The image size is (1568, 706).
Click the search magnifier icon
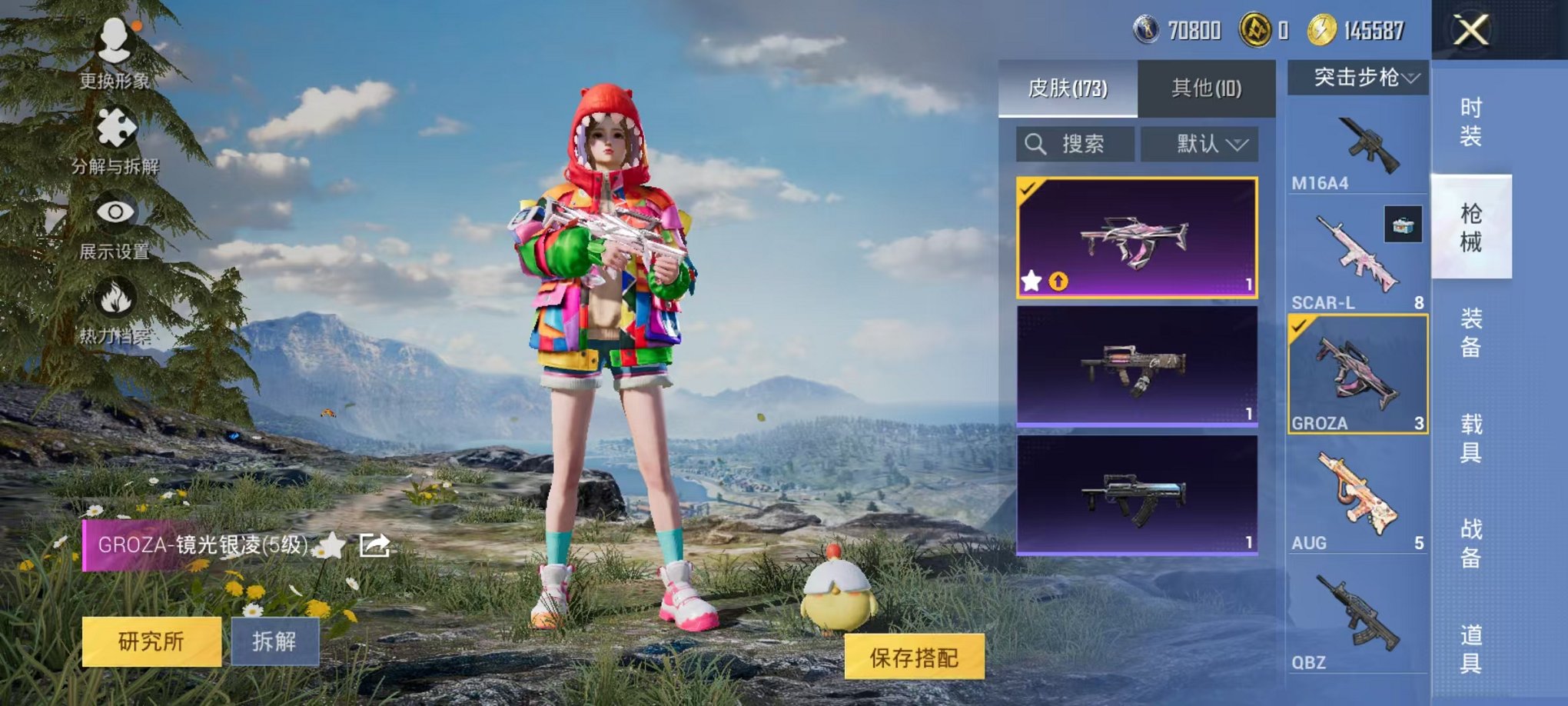click(1034, 144)
